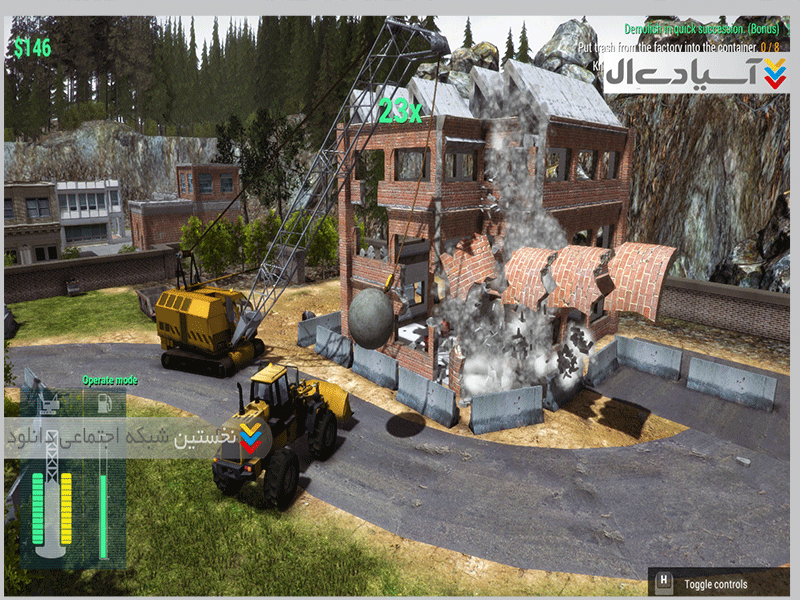Select the "Demolish in quick succession" bonus objective

point(701,29)
